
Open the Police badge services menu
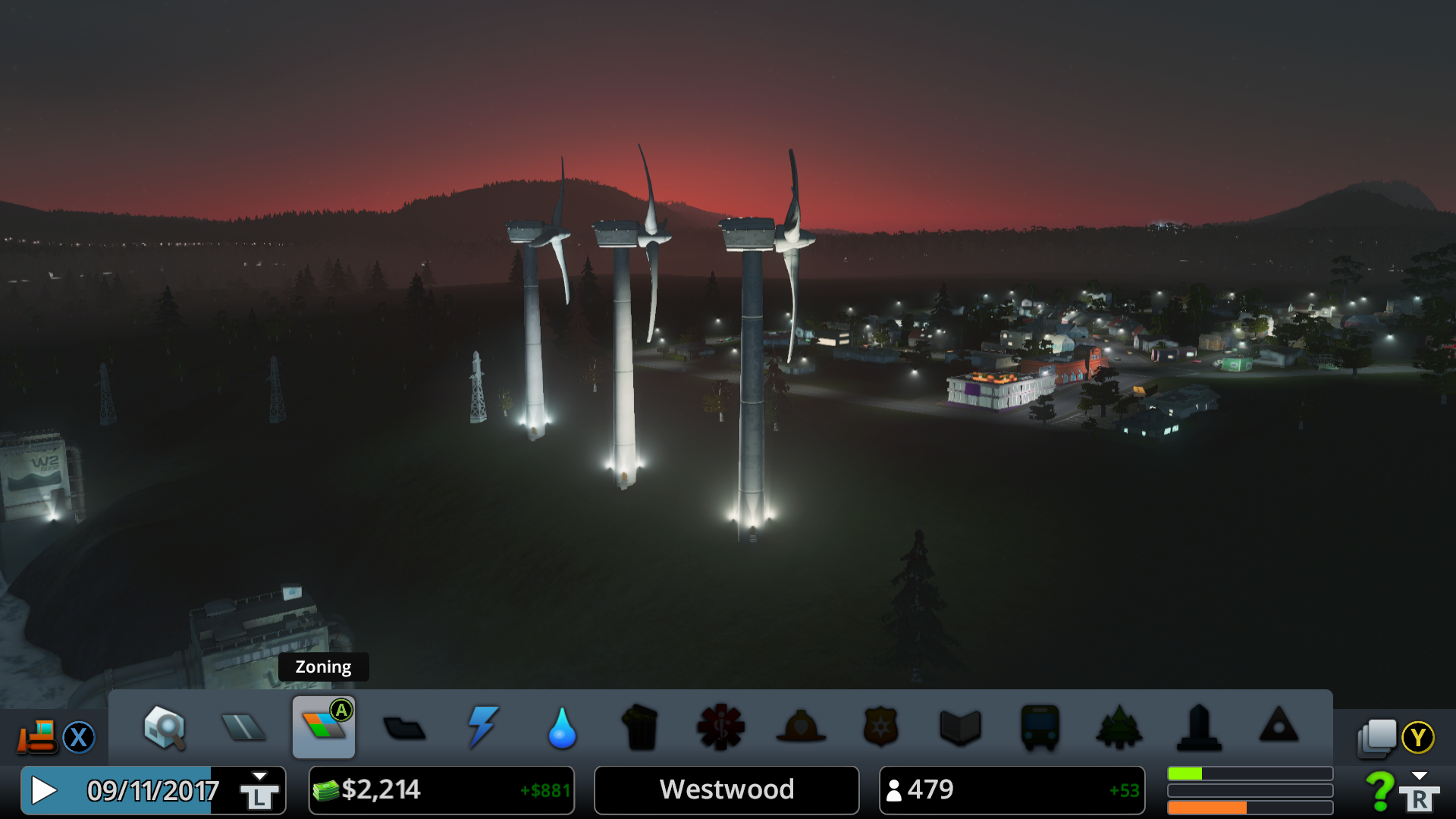[x=880, y=728]
